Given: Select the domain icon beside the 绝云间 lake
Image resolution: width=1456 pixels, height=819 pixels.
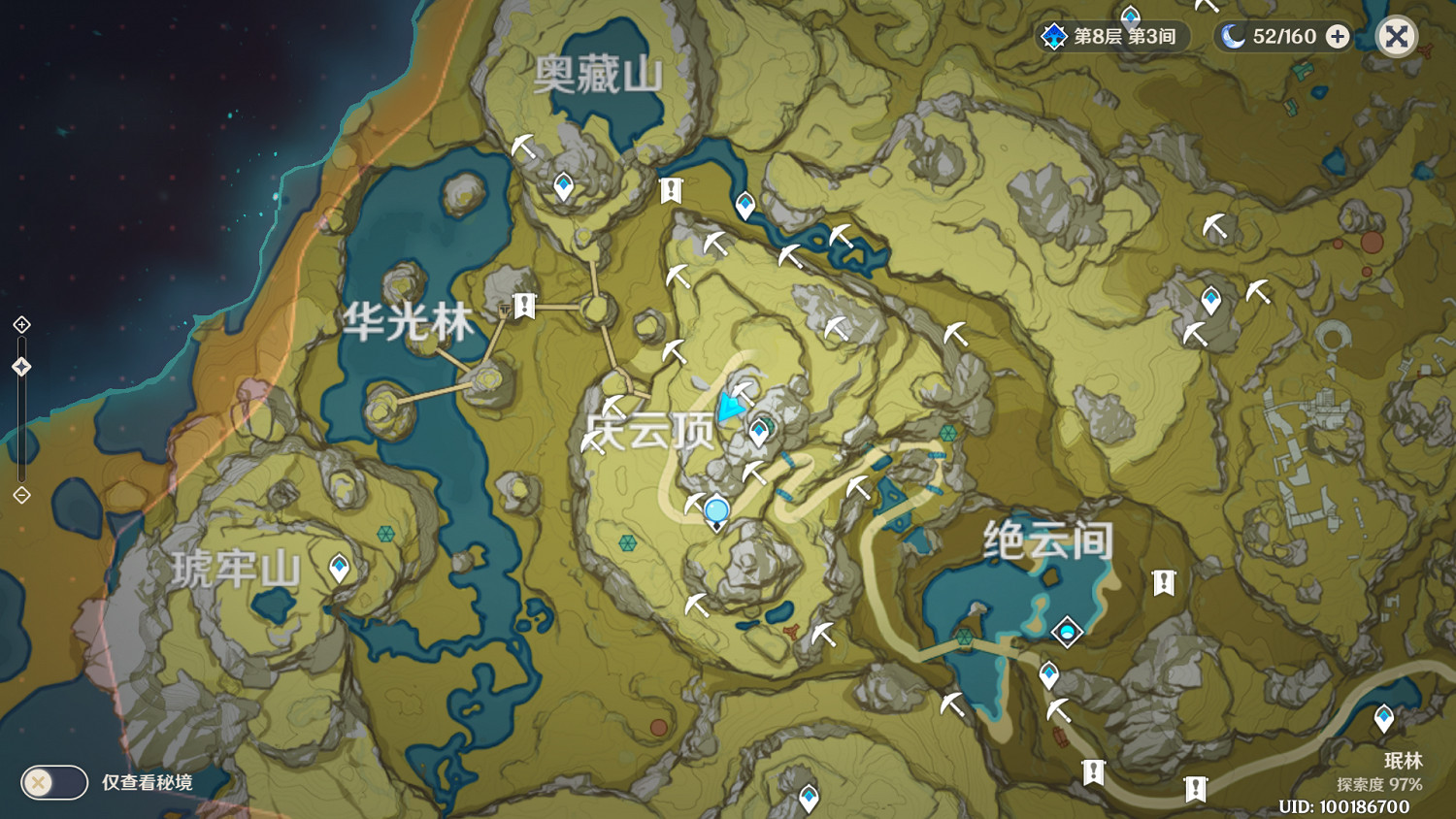Looking at the screenshot, I should (1066, 632).
